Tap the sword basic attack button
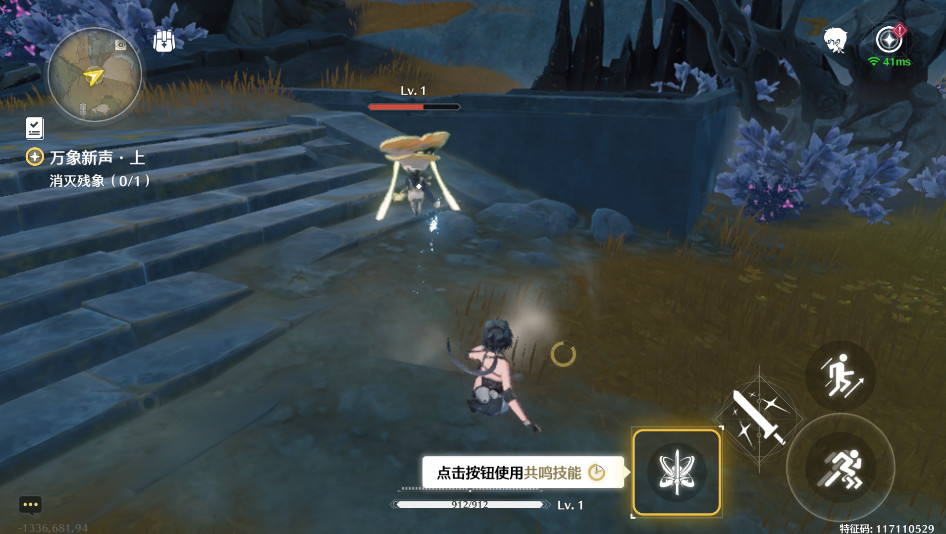 coord(759,415)
